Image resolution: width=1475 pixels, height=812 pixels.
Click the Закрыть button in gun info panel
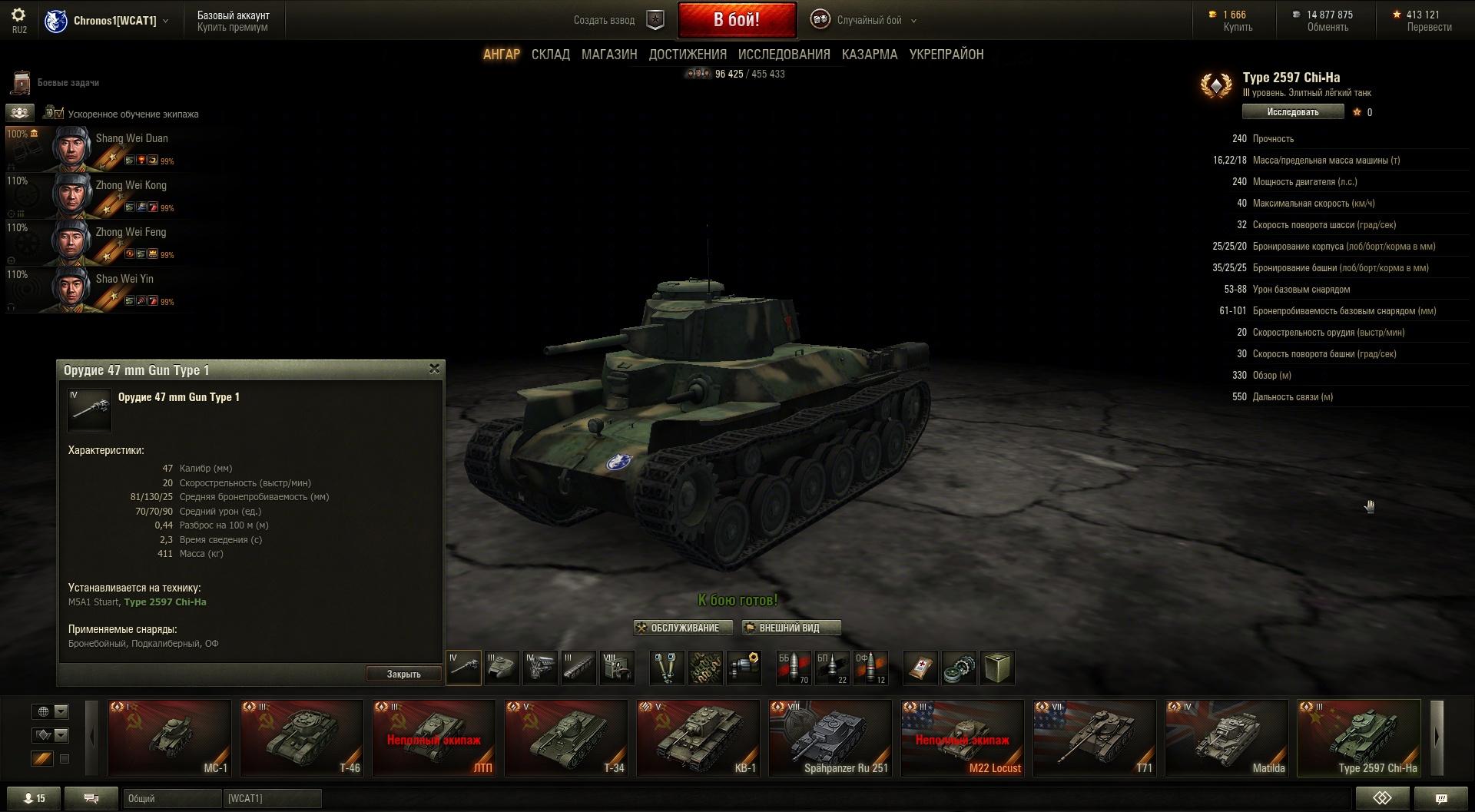coord(403,674)
